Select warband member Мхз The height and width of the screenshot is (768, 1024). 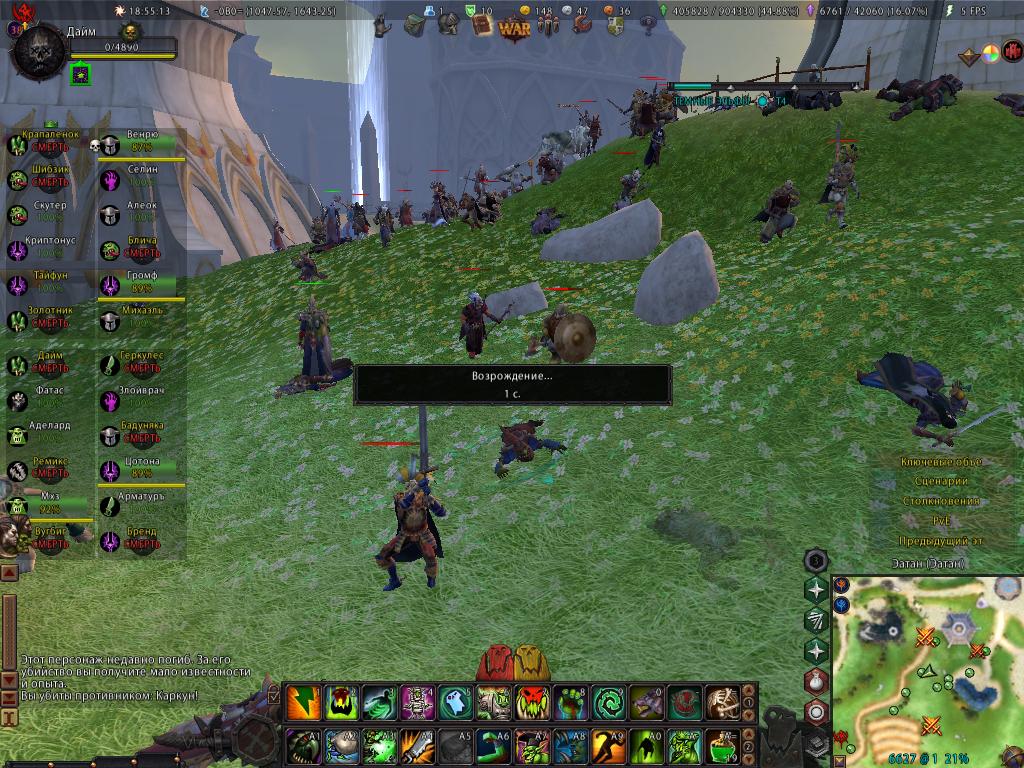(49, 502)
